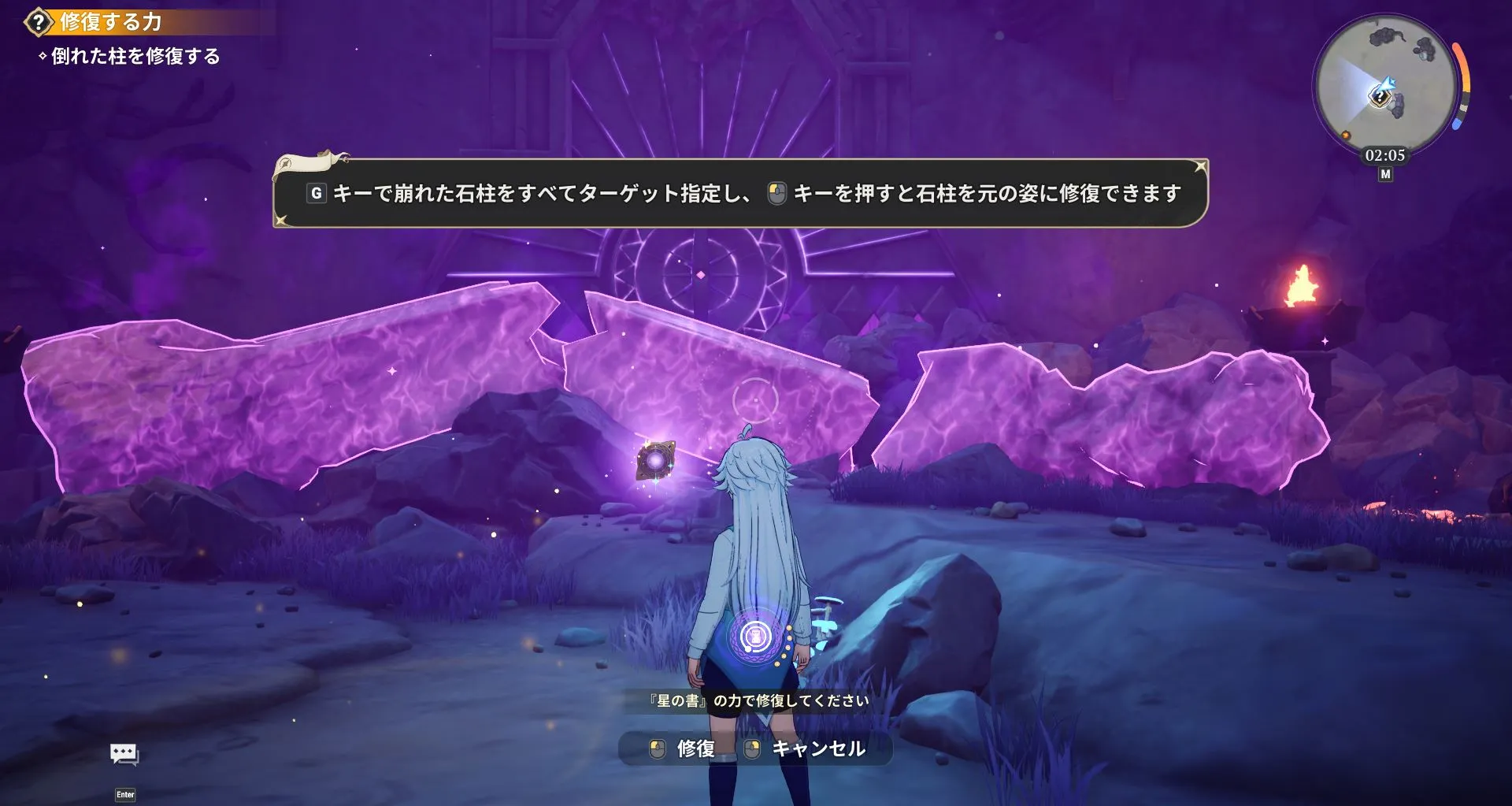
Task: Click the player arrow icon in the minimap center
Action: tap(1388, 84)
